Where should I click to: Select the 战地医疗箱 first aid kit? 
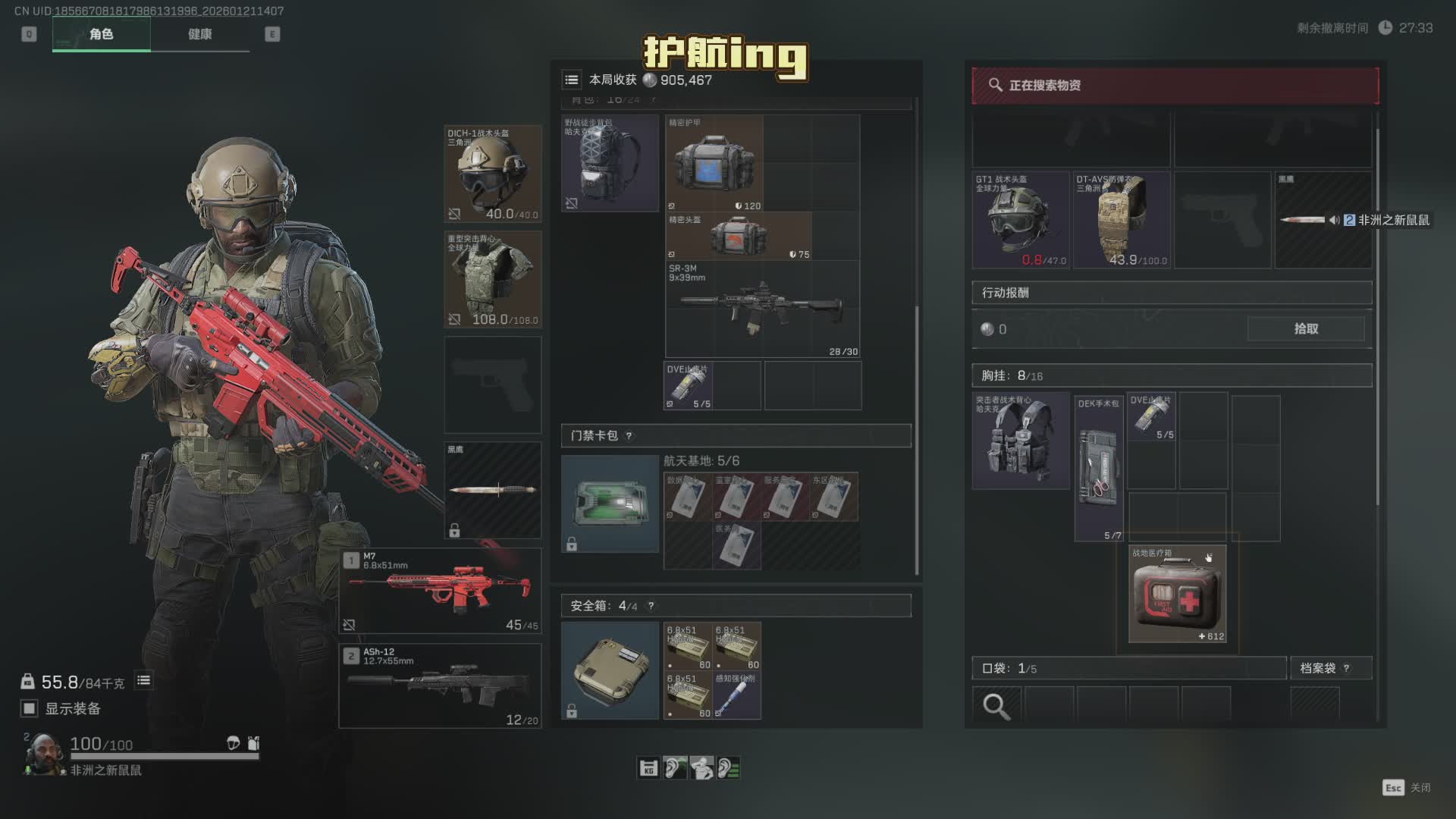1177,594
